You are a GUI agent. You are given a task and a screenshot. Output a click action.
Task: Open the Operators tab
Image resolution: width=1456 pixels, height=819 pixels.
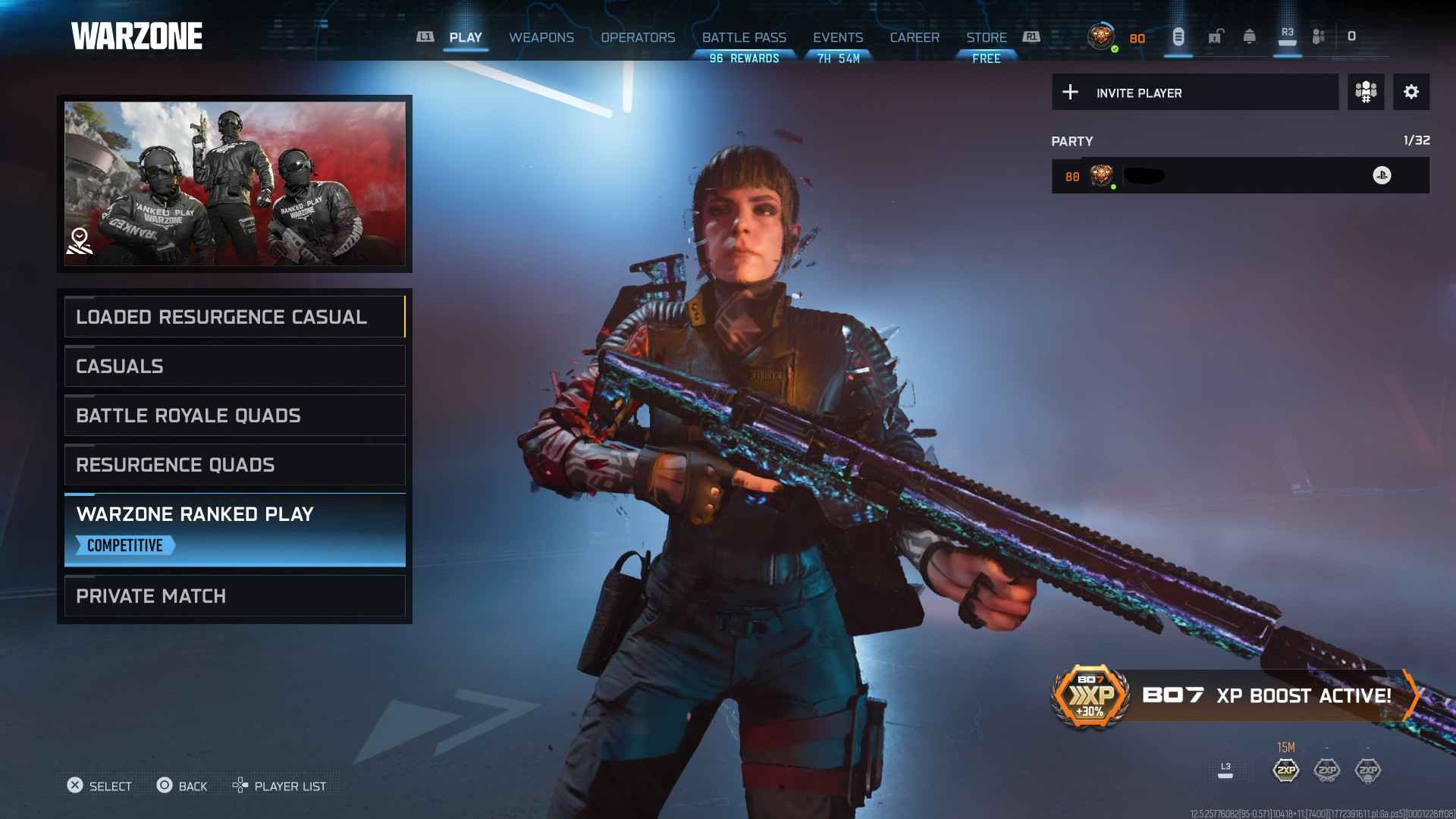[x=638, y=37]
